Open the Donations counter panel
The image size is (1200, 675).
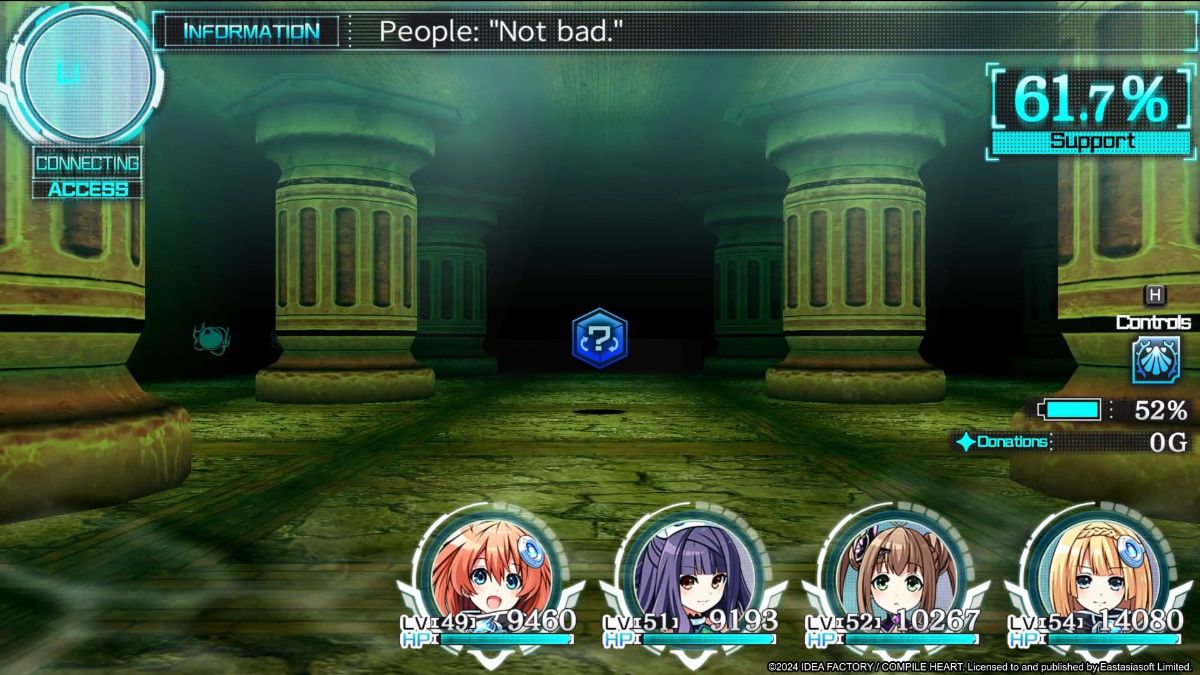pyautogui.click(x=1072, y=442)
